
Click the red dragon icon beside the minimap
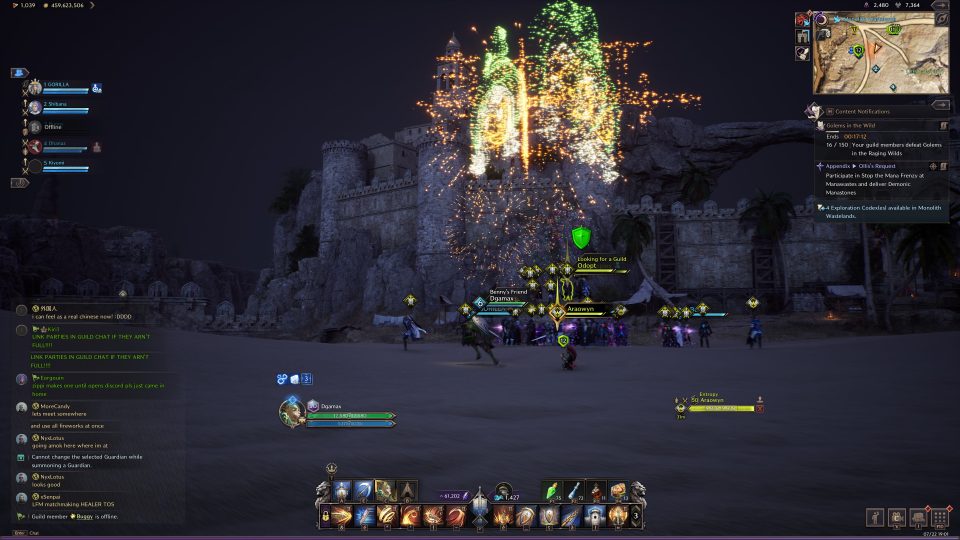pyautogui.click(x=803, y=19)
